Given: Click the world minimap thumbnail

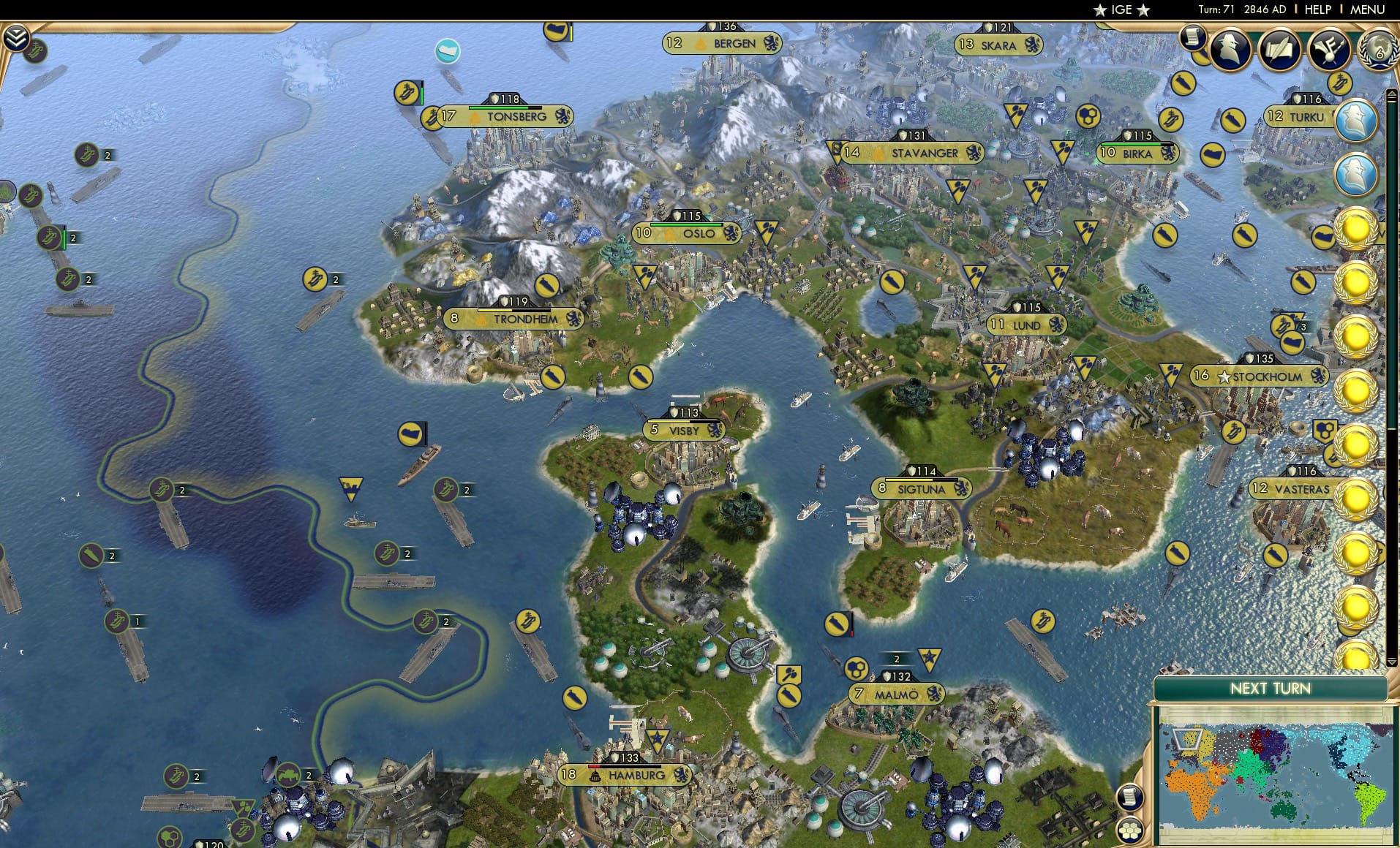Looking at the screenshot, I should coord(1276,775).
